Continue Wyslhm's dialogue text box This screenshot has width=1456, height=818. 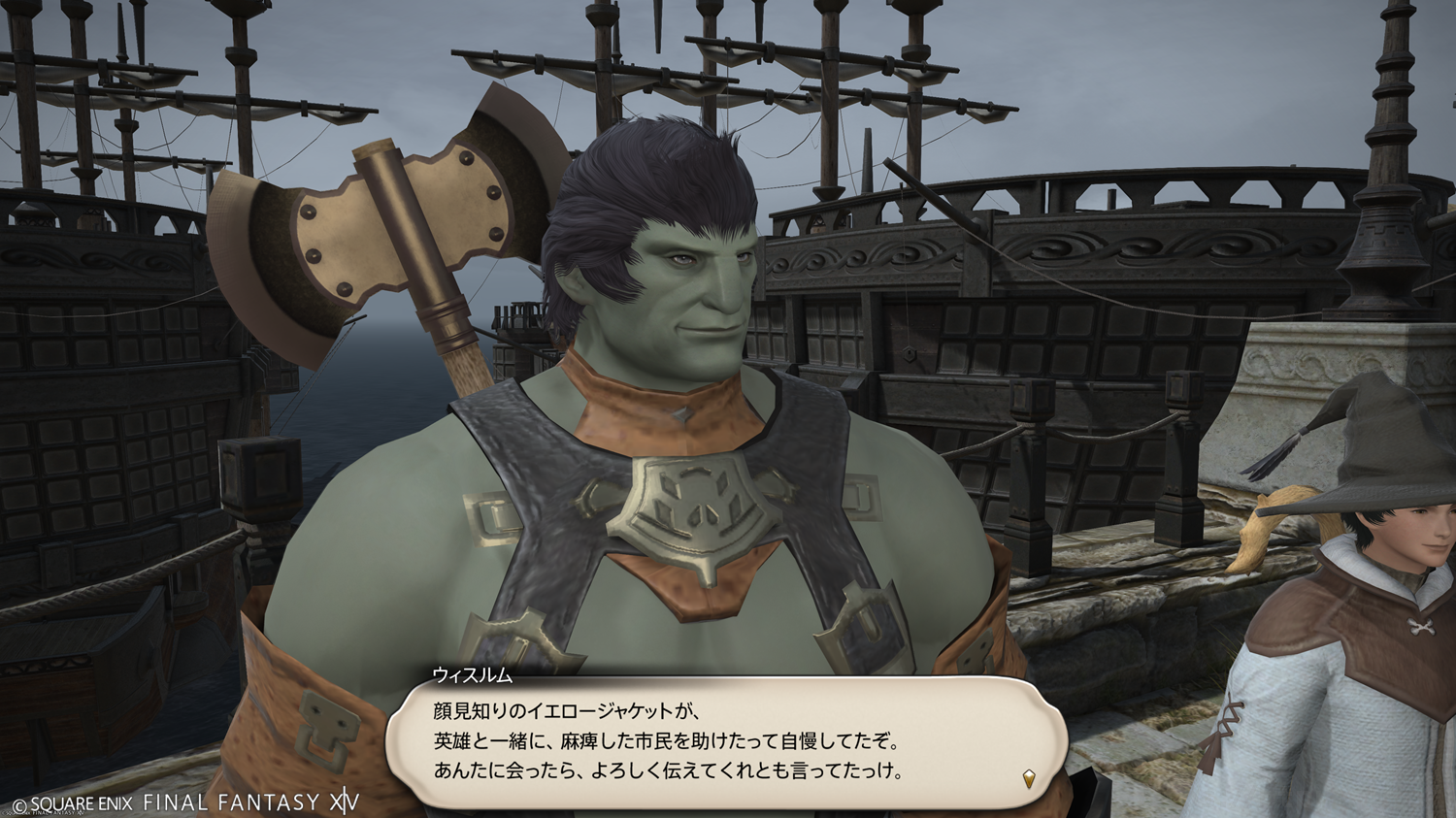coord(726,742)
